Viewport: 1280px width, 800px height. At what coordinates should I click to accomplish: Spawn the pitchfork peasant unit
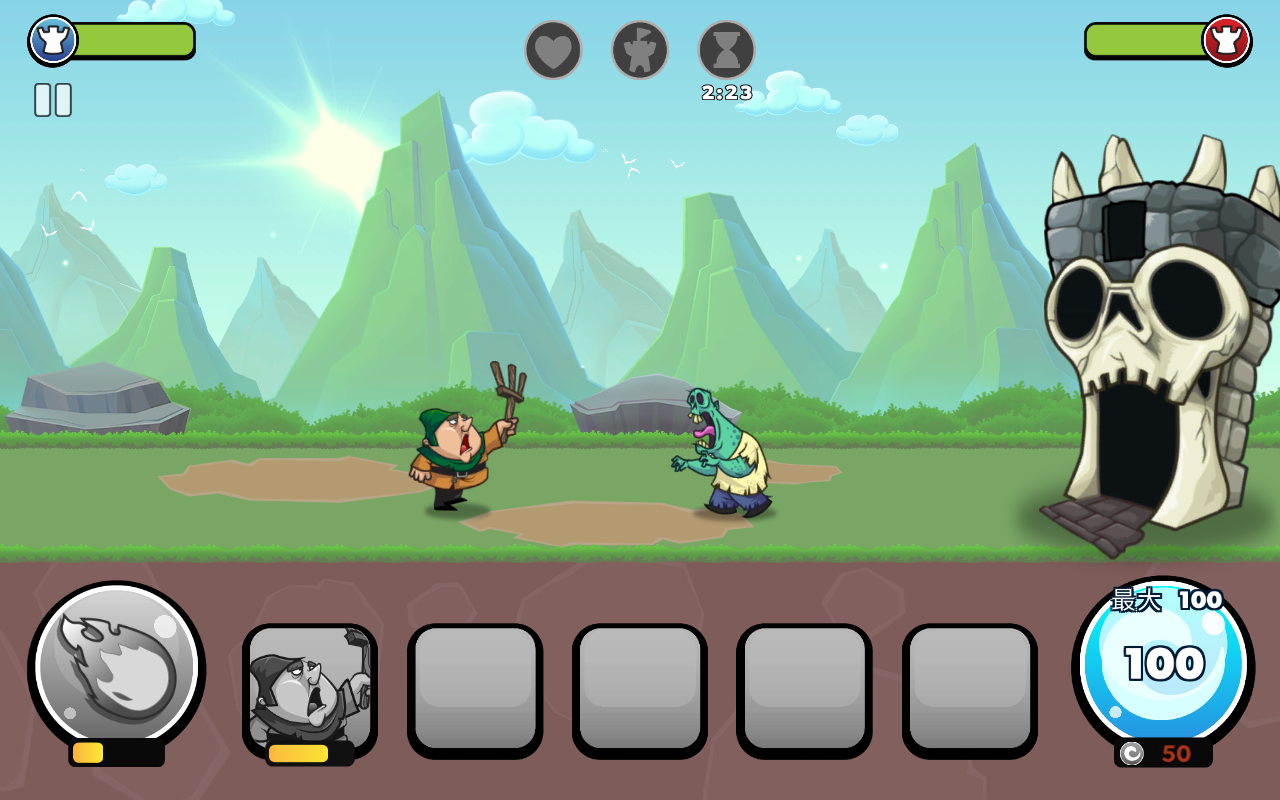point(310,688)
